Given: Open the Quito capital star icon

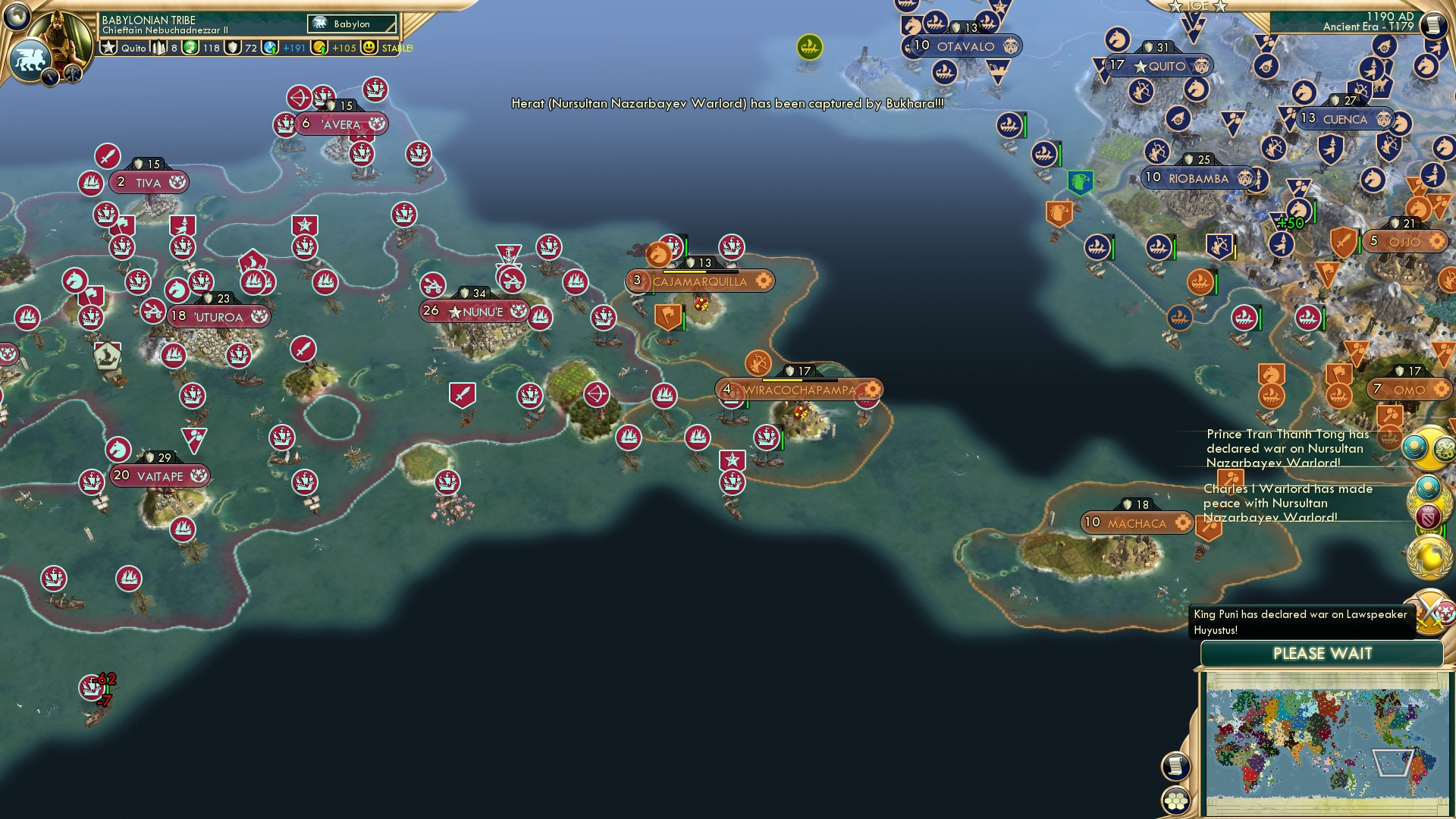Looking at the screenshot, I should [x=108, y=48].
